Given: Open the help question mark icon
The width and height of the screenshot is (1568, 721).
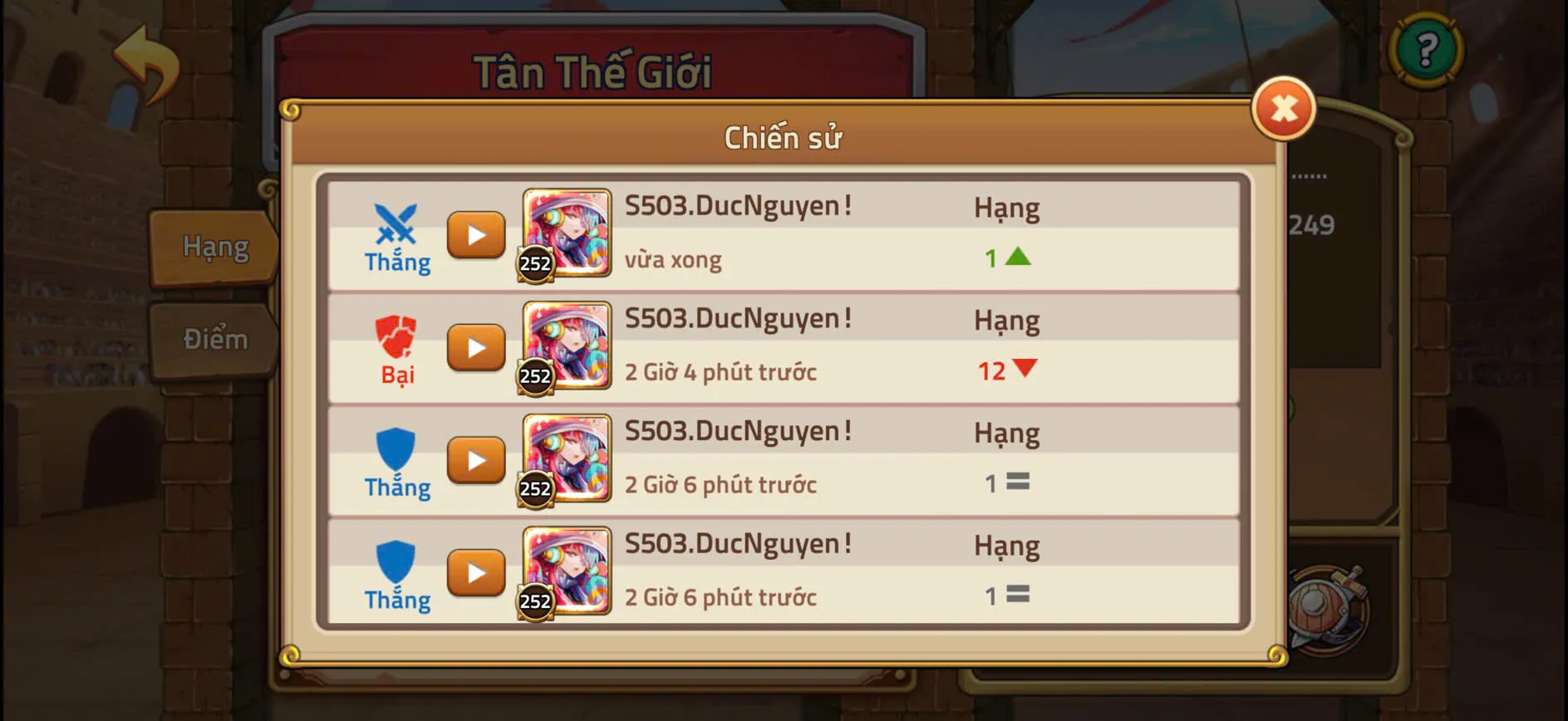Looking at the screenshot, I should pos(1427,50).
